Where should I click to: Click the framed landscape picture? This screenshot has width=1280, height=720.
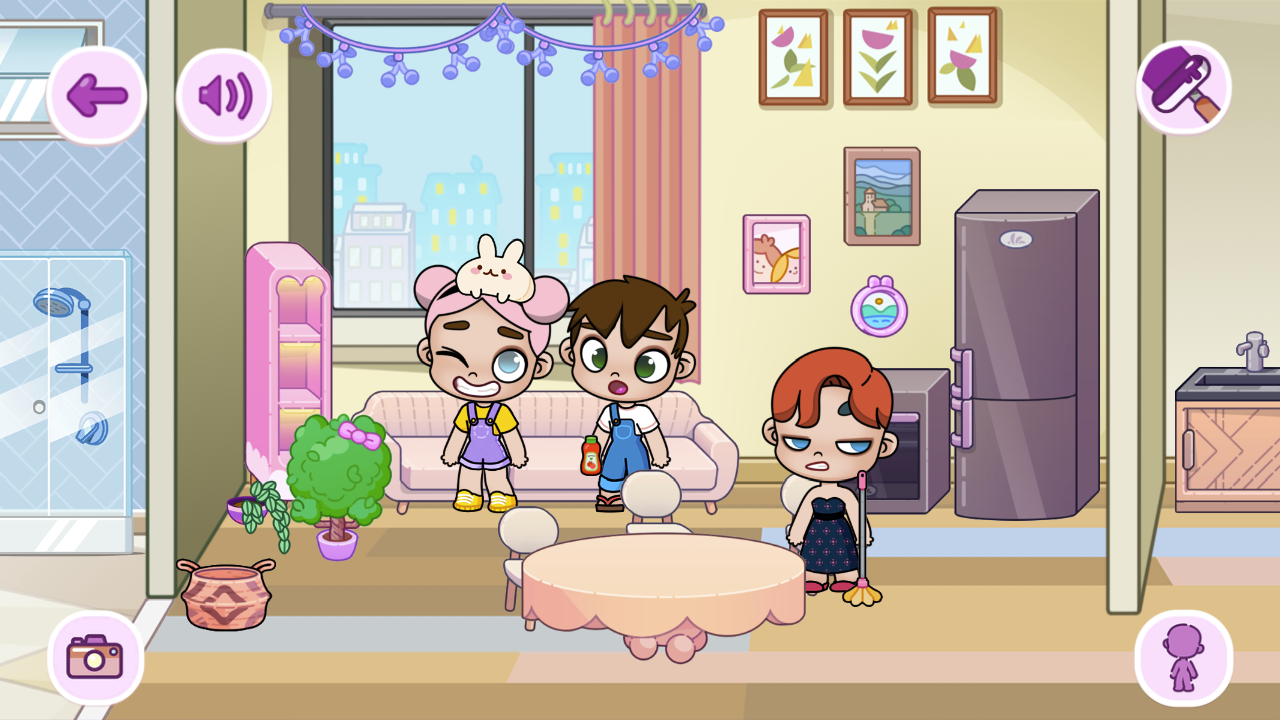pyautogui.click(x=882, y=190)
